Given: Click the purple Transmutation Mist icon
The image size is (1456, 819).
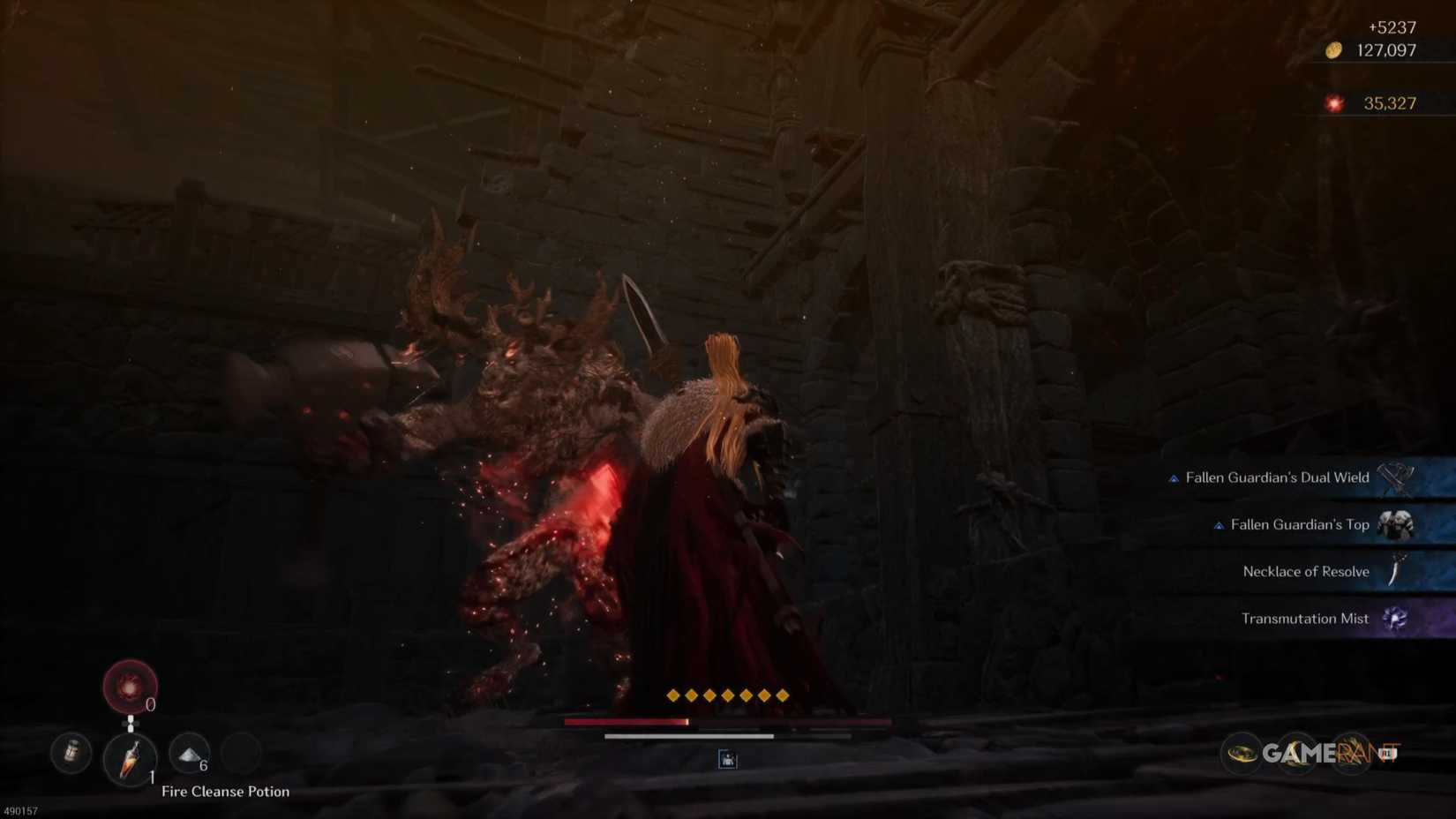Looking at the screenshot, I should click(x=1397, y=619).
